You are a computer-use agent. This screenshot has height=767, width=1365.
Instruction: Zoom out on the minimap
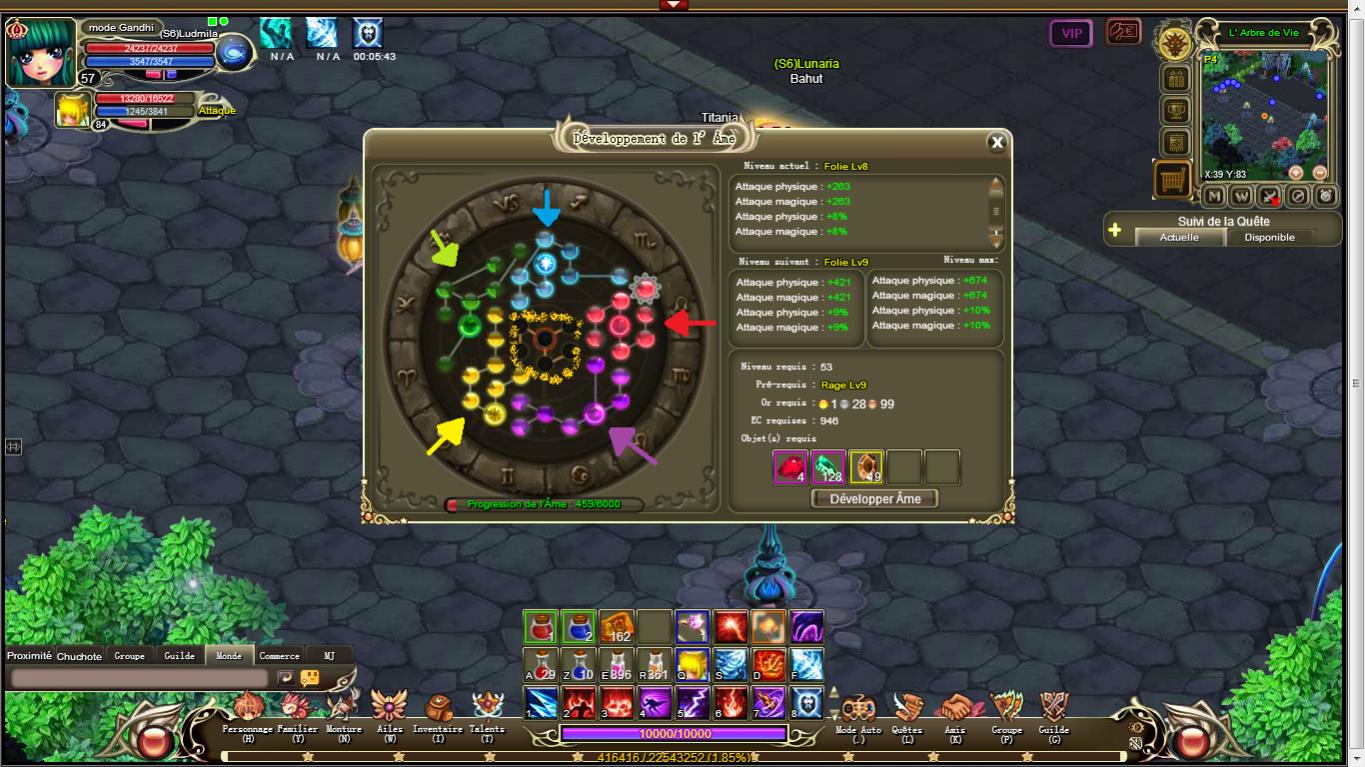coord(1319,172)
